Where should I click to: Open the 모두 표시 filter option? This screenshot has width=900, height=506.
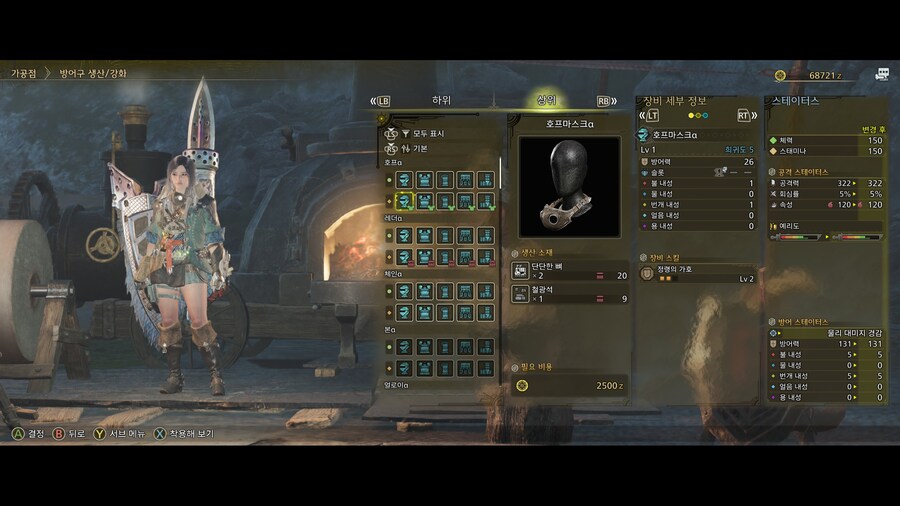coord(428,133)
